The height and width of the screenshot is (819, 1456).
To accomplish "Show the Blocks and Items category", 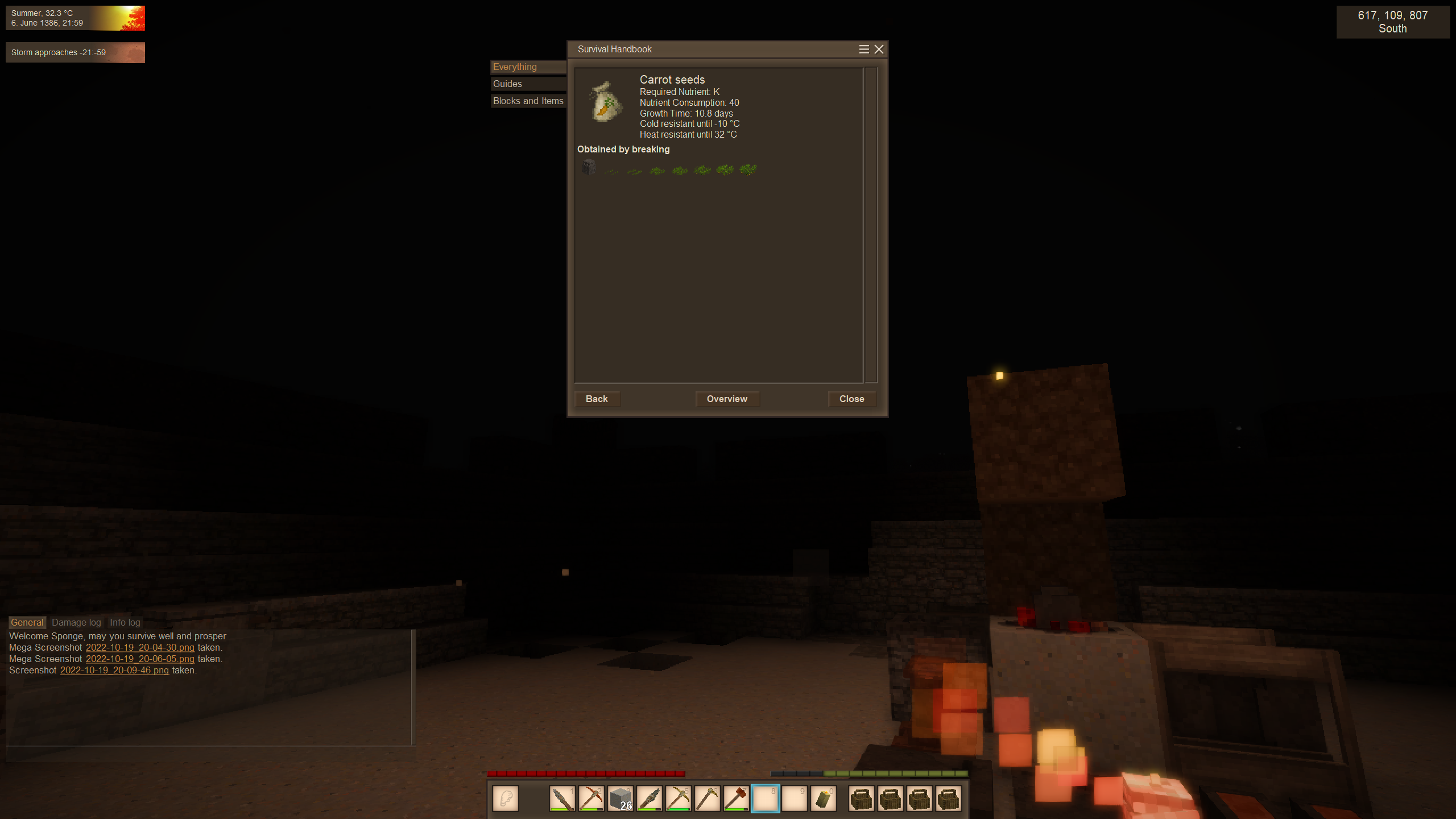I will click(x=528, y=101).
